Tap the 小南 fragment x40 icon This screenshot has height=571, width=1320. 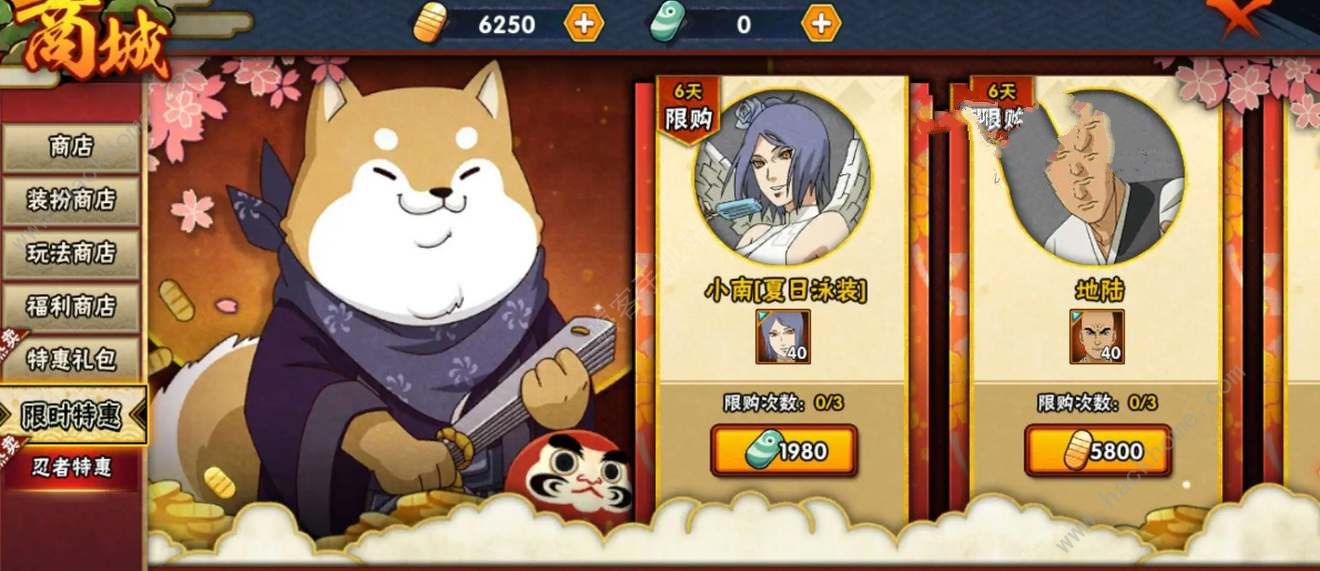783,336
